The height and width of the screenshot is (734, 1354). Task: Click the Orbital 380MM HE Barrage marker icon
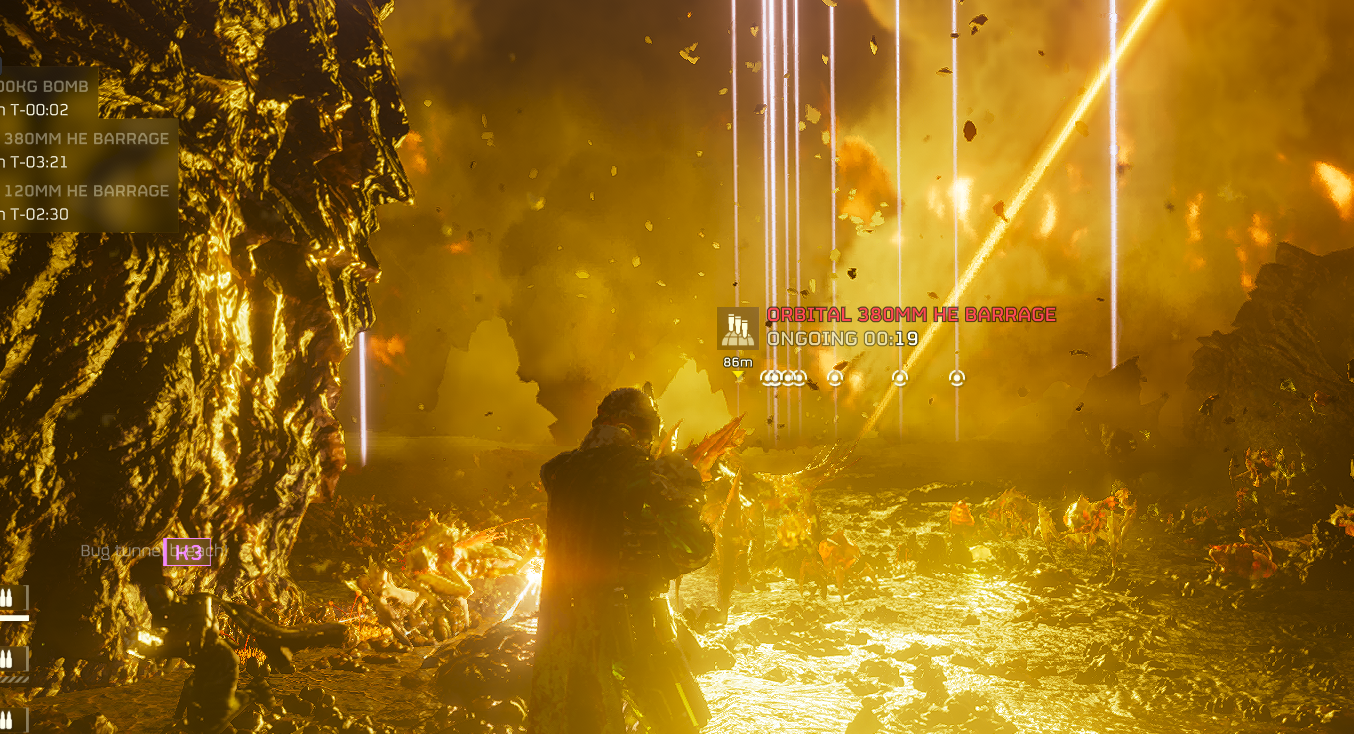tap(738, 329)
